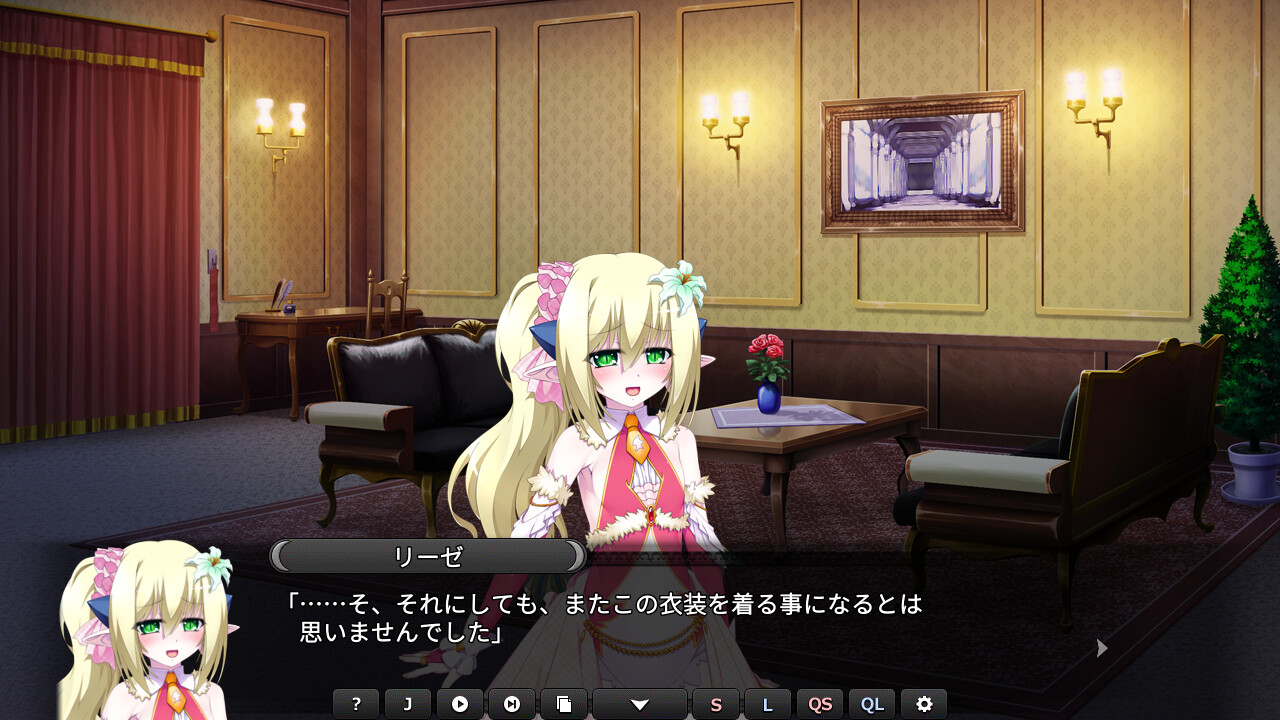Activate skip mode with the fast-forward icon
The height and width of the screenshot is (720, 1280).
pos(514,704)
